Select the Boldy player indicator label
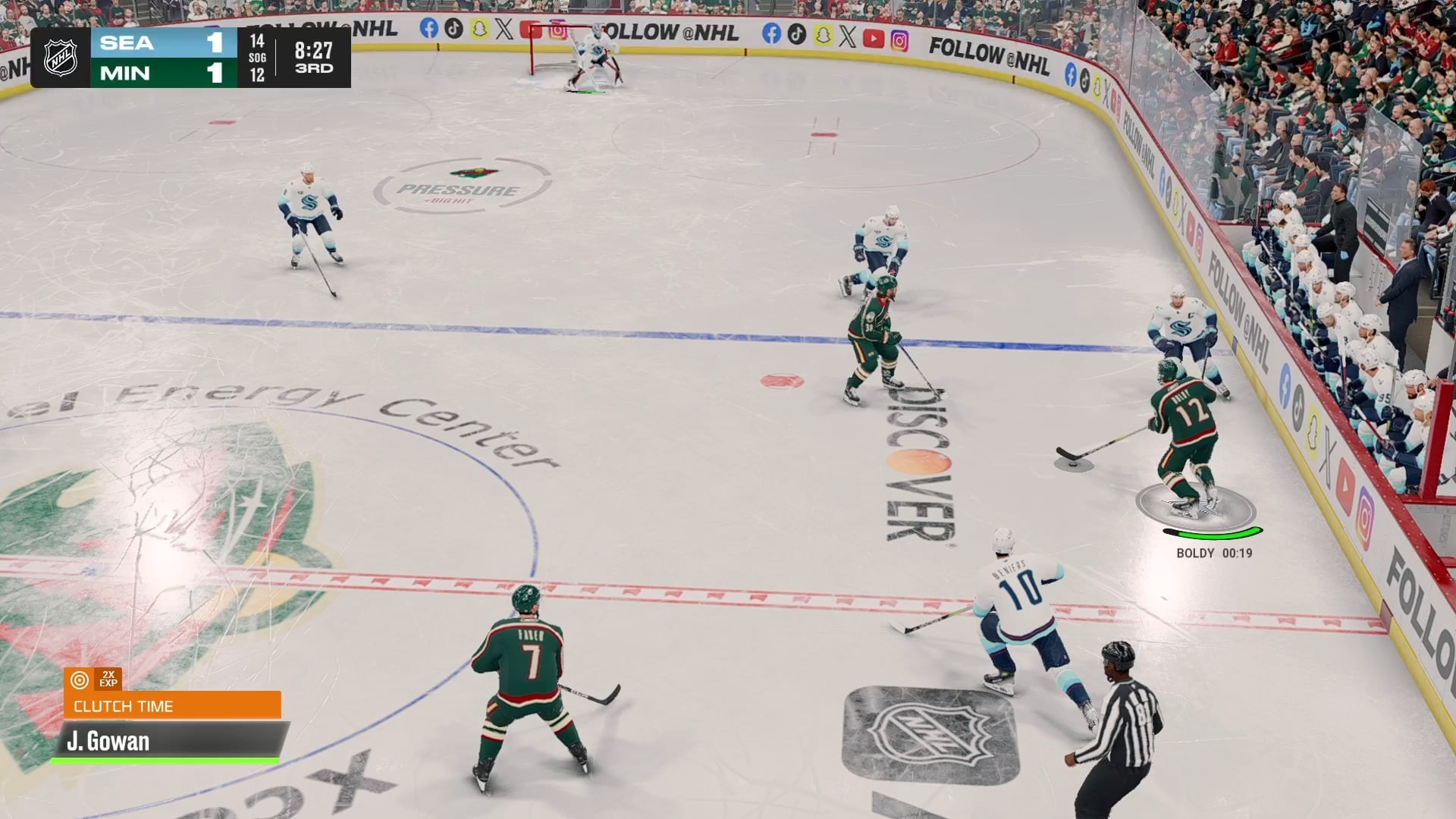 pos(1213,554)
